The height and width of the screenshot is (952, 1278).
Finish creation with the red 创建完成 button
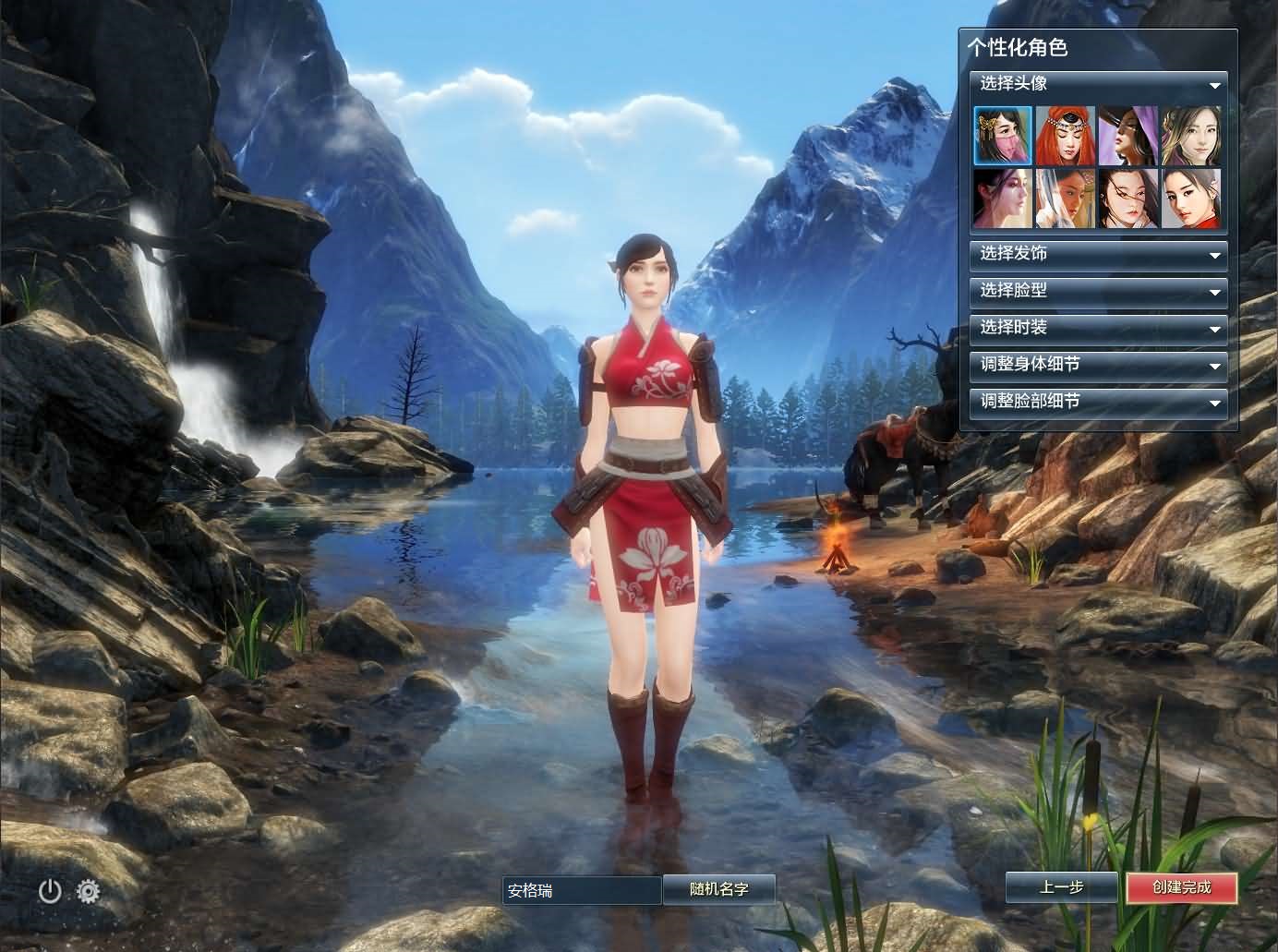click(x=1182, y=887)
